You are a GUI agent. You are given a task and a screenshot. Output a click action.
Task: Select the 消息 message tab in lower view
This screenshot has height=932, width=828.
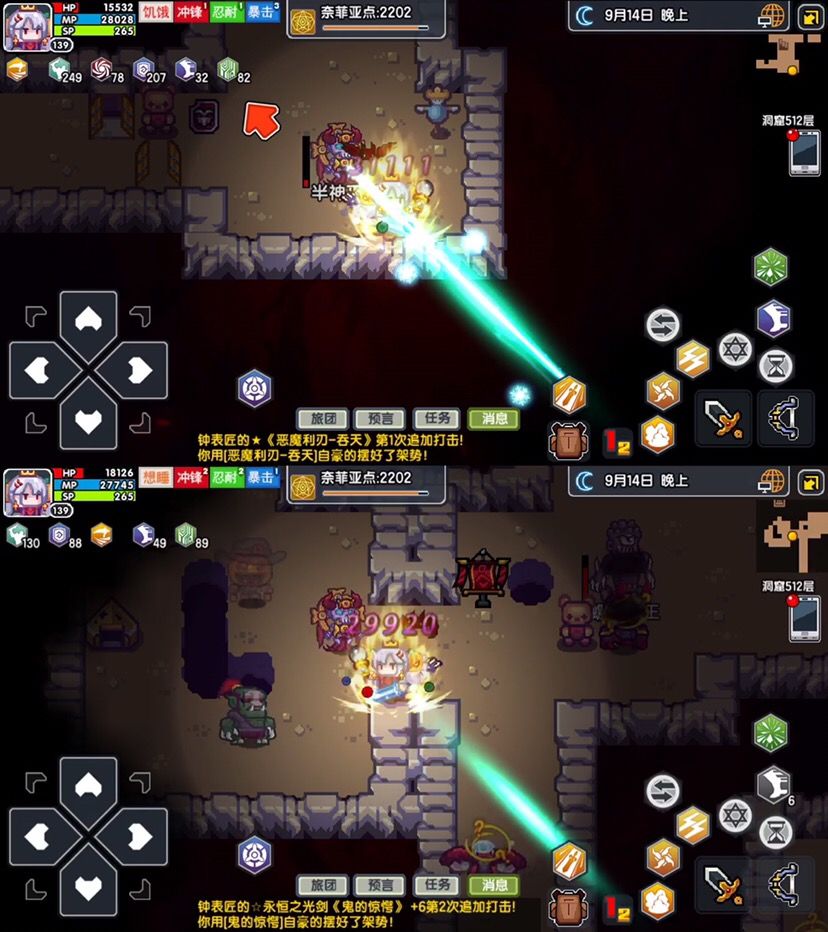point(495,886)
